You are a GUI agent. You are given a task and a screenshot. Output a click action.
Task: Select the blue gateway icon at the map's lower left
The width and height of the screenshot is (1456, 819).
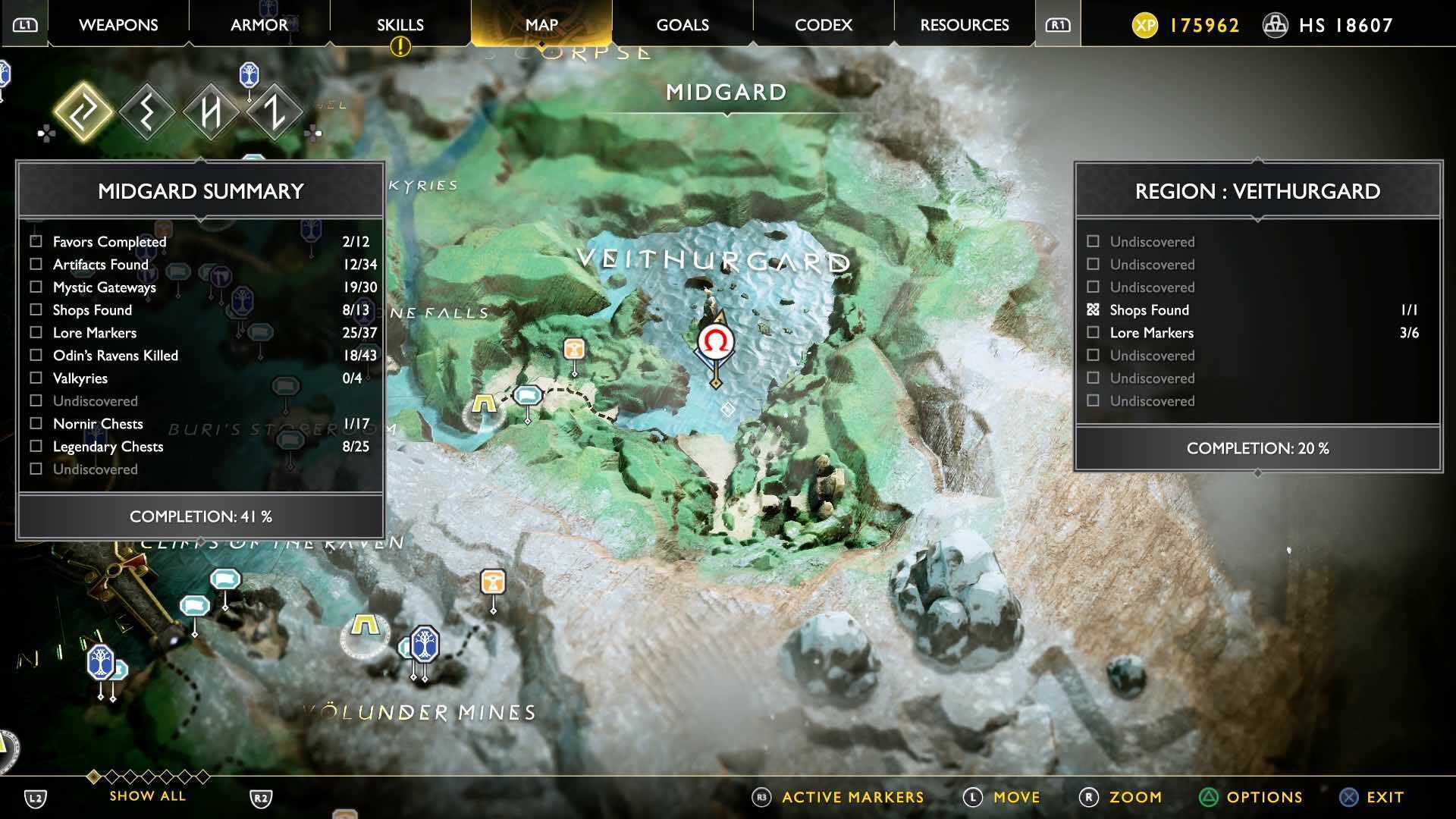[x=99, y=661]
